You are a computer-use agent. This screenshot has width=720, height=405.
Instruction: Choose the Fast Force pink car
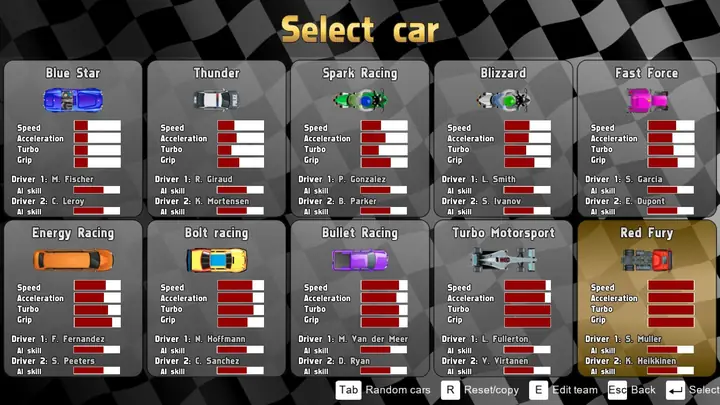pos(646,138)
